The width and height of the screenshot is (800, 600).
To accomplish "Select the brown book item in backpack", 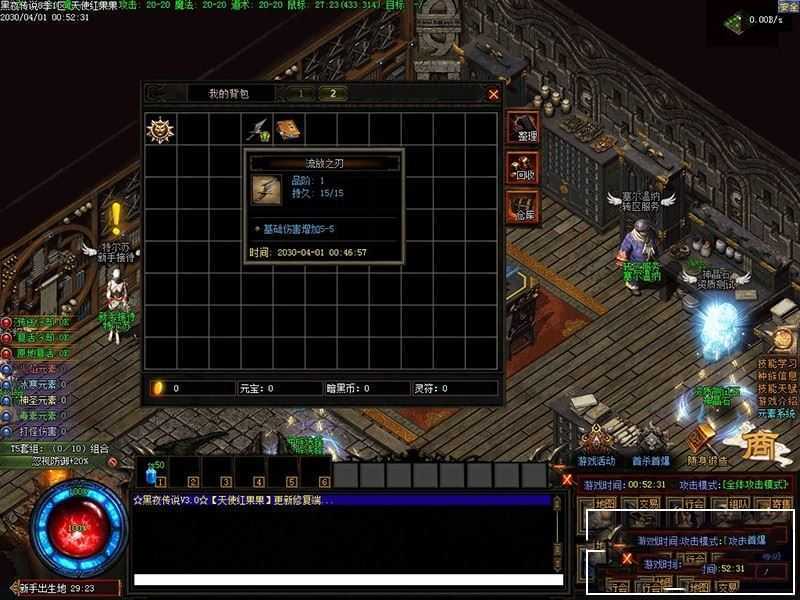I will coord(290,129).
